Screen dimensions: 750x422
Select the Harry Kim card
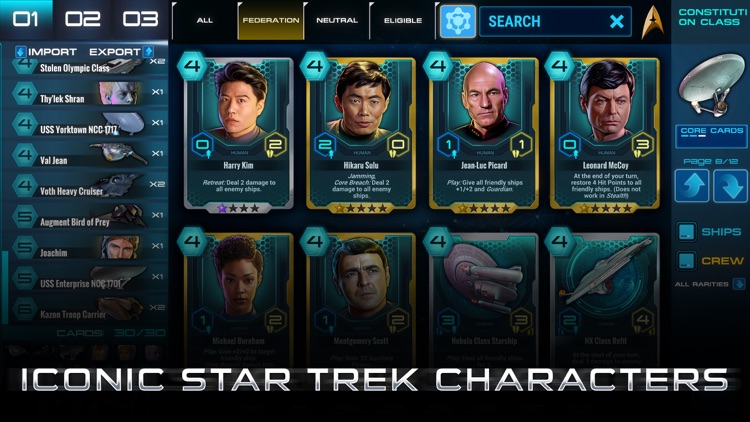point(237,133)
